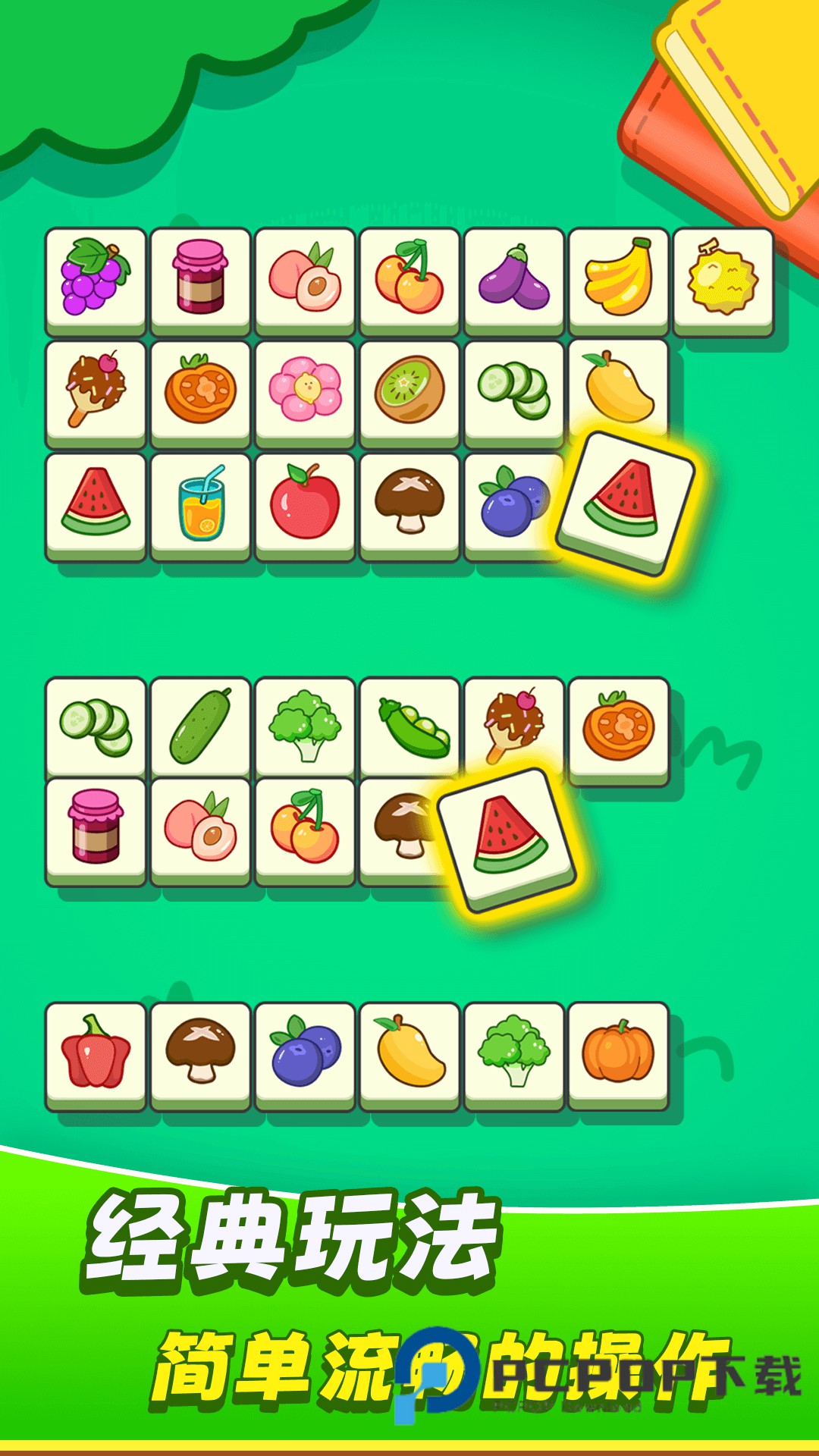Select the purple grapes tile
Image resolution: width=819 pixels, height=1456 pixels.
click(x=96, y=278)
